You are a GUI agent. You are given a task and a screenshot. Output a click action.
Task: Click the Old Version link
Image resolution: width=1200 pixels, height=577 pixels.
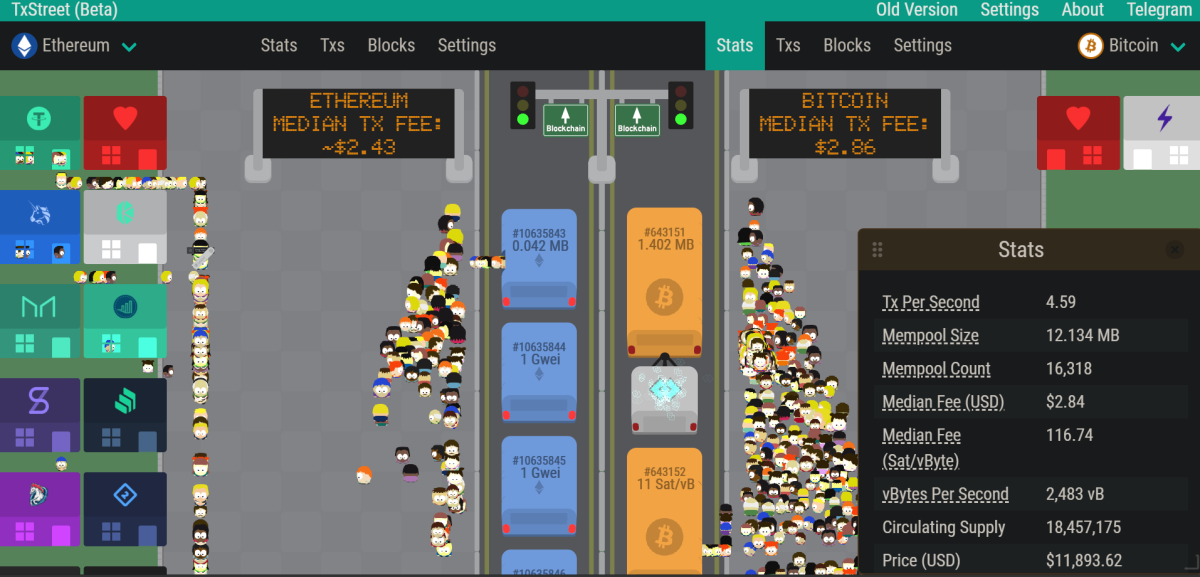pos(916,10)
